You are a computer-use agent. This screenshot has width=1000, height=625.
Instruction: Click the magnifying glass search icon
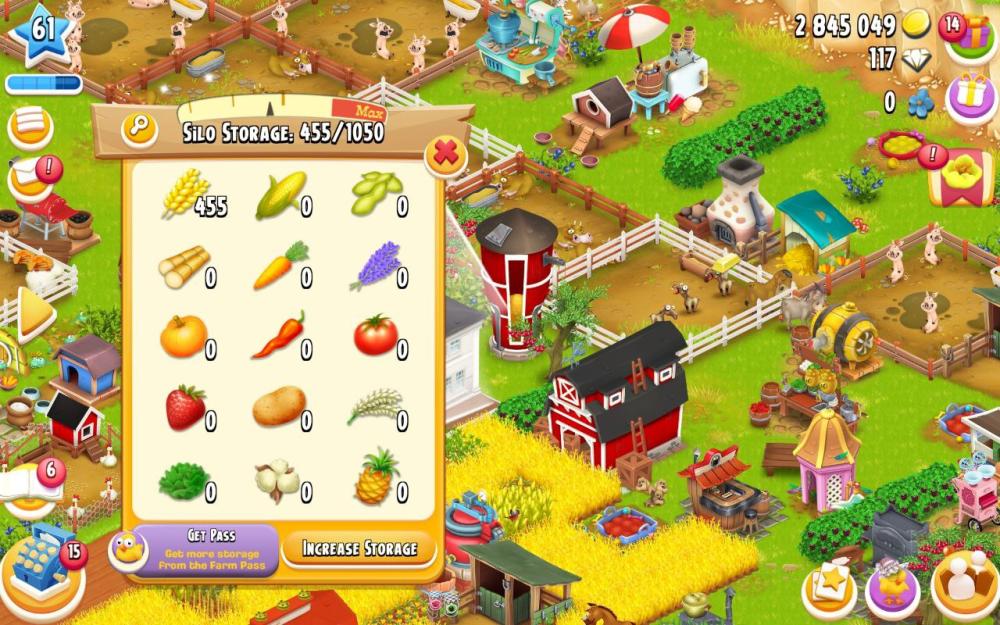coord(139,129)
